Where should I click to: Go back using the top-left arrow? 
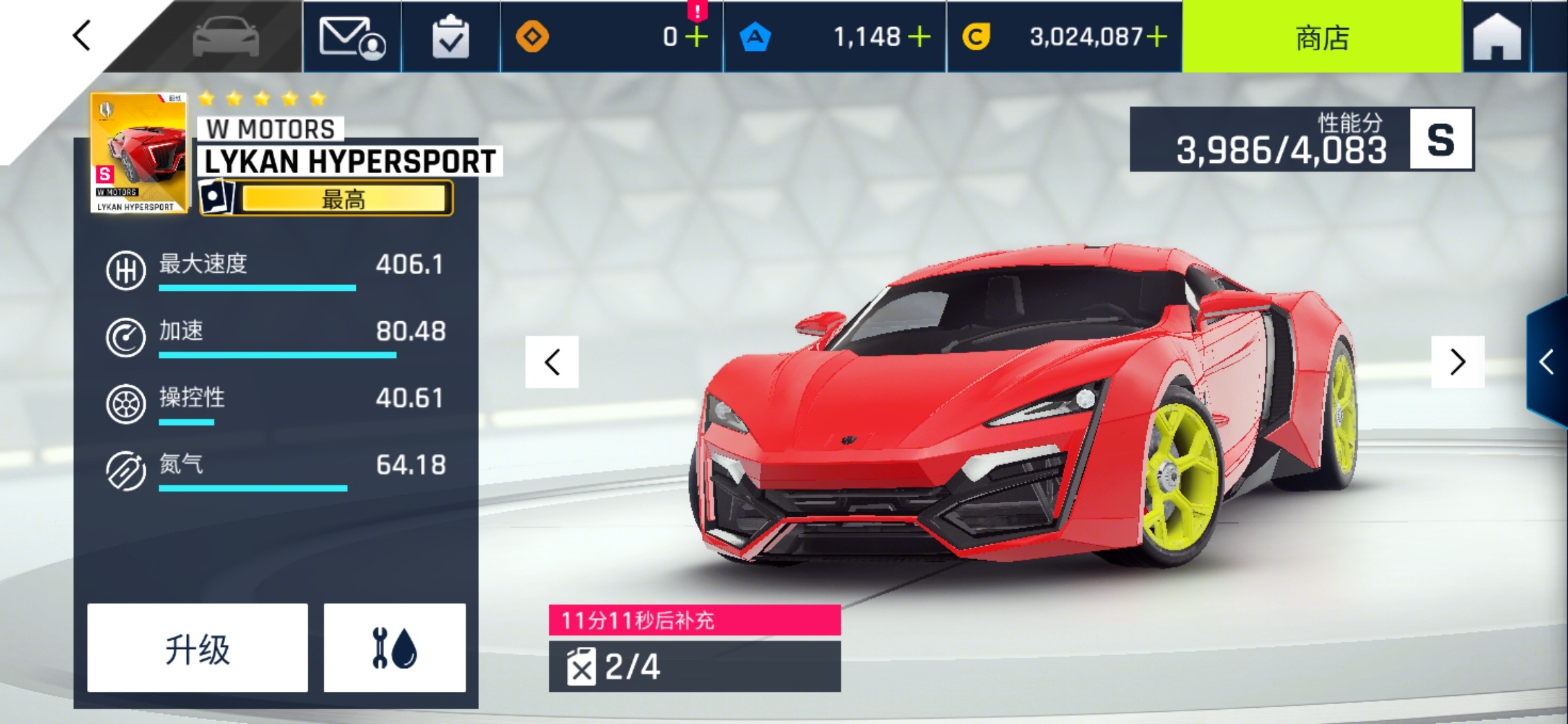click(x=82, y=36)
